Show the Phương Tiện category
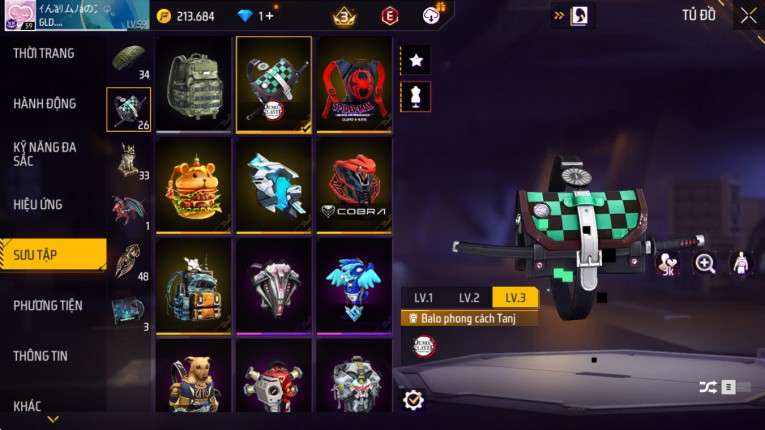The image size is (765, 430). (48, 305)
